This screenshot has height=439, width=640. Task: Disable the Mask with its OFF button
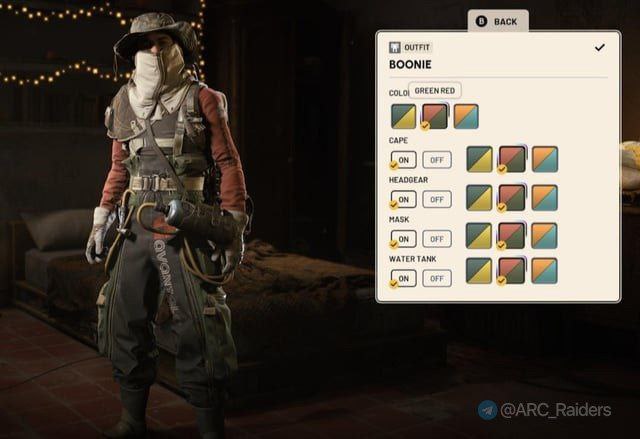436,238
